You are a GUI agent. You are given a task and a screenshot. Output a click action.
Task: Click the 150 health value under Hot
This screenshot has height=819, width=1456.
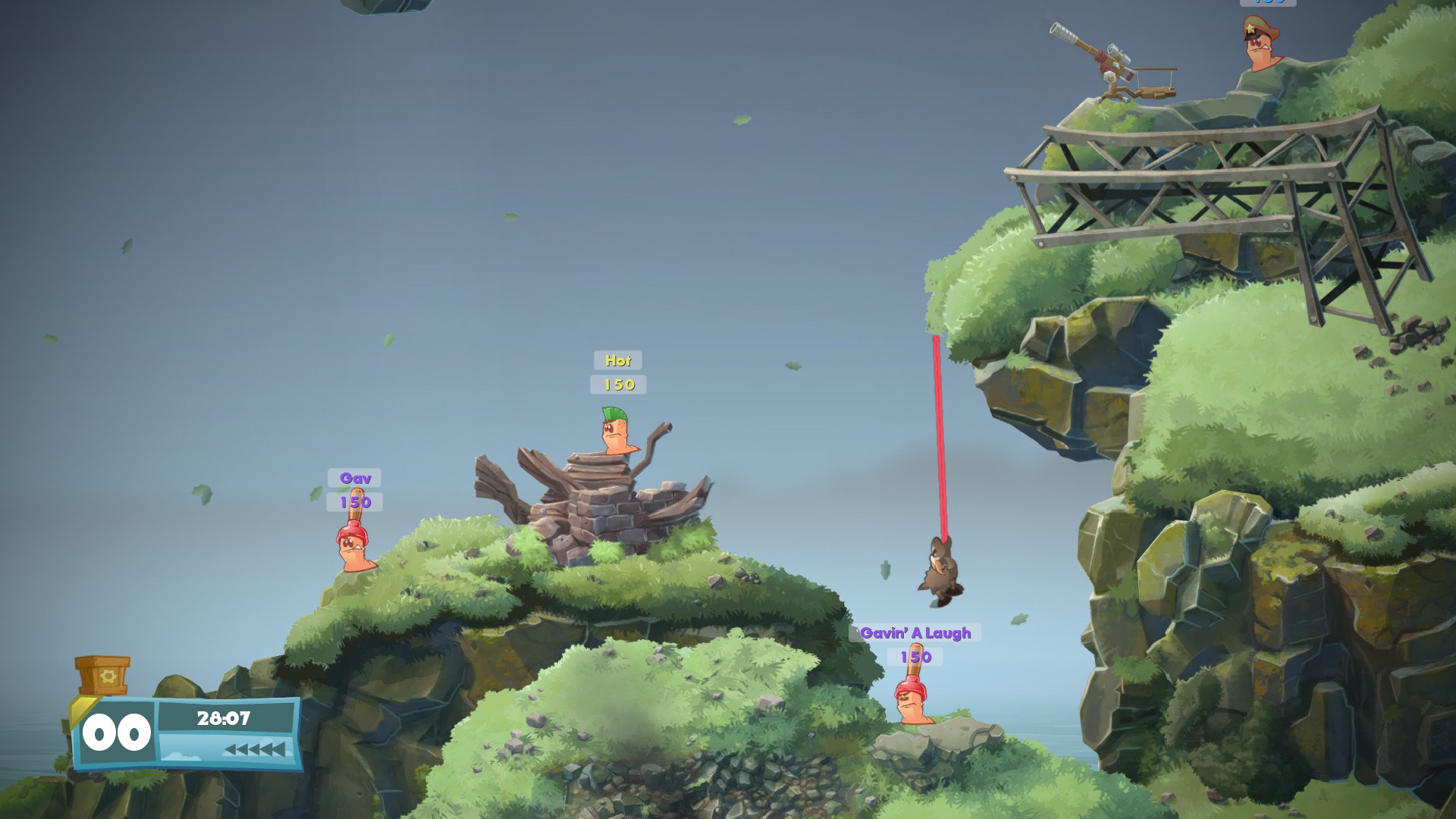618,384
